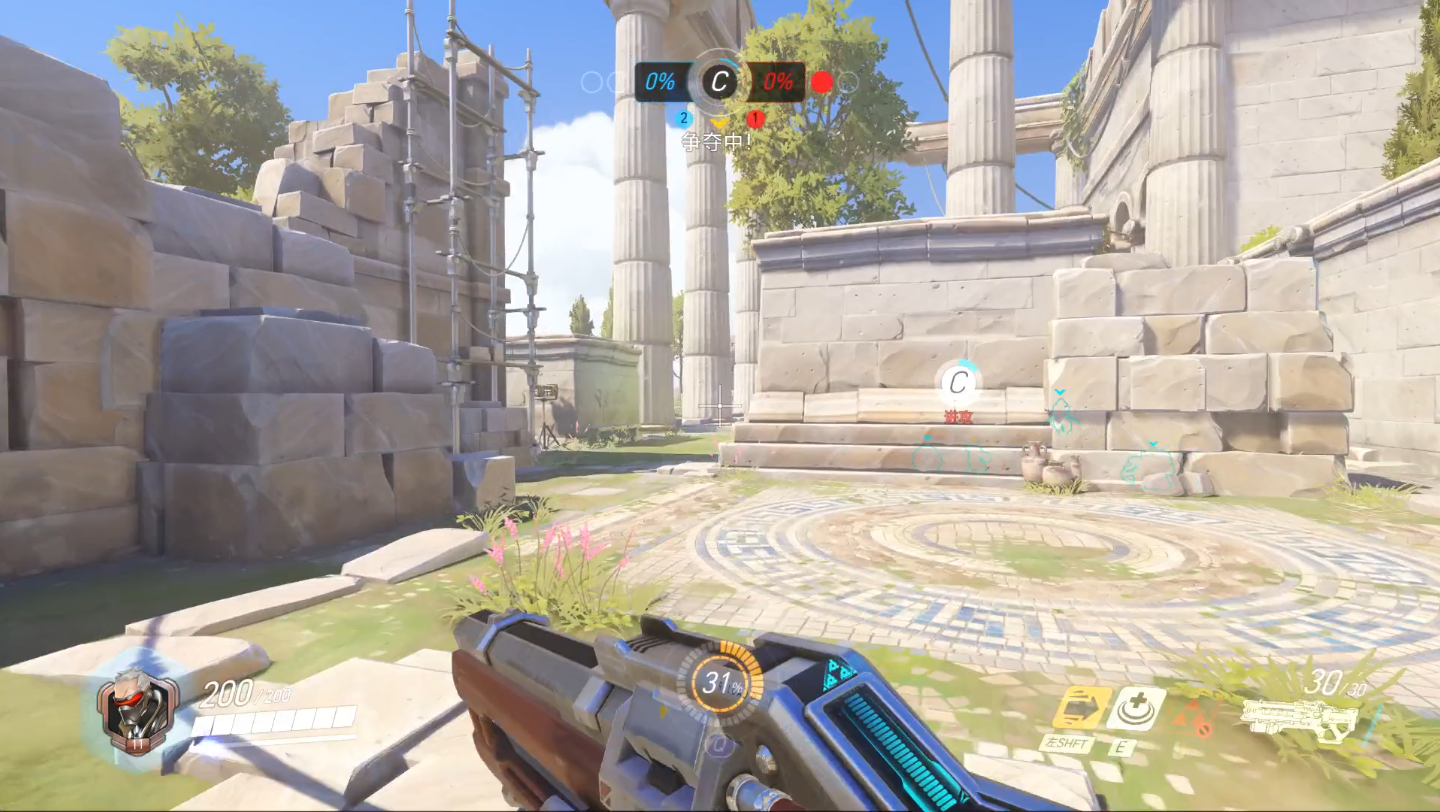This screenshot has height=812, width=1440.
Task: Use the Biotic Field ability icon
Action: pyautogui.click(x=1136, y=708)
